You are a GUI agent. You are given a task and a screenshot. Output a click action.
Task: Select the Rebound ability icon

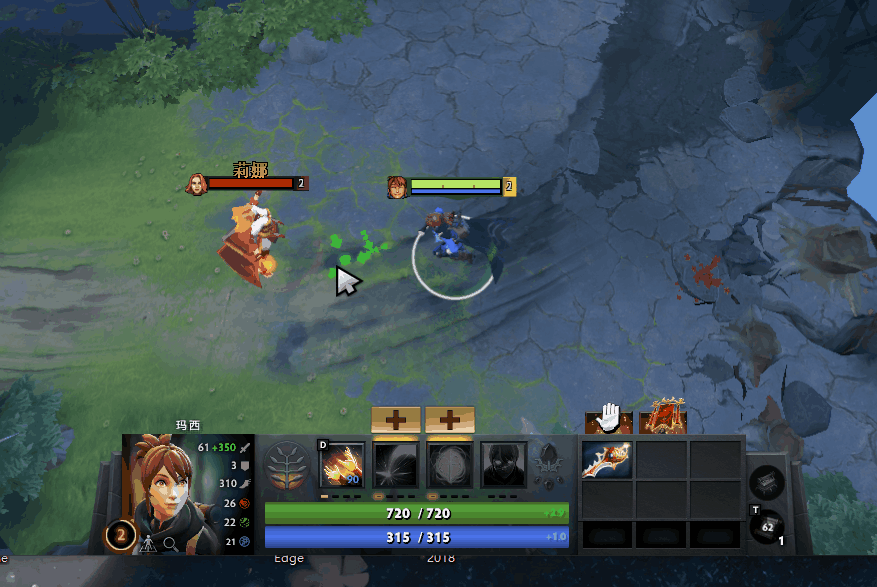pos(396,465)
